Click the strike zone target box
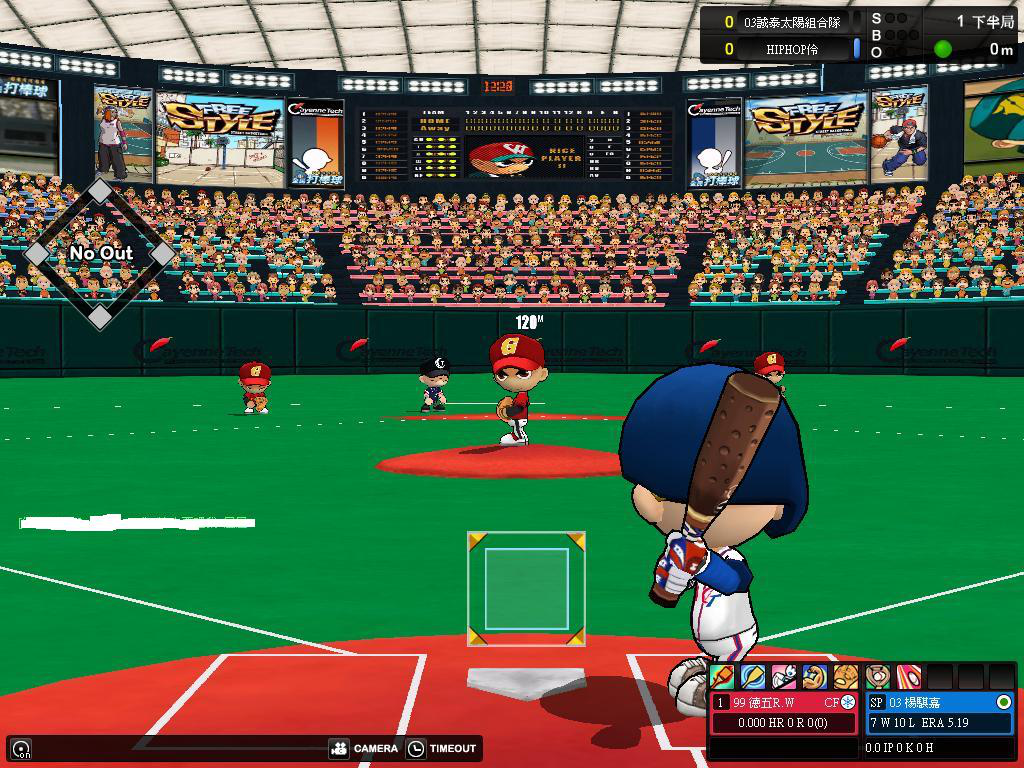The height and width of the screenshot is (768, 1024). (526, 589)
